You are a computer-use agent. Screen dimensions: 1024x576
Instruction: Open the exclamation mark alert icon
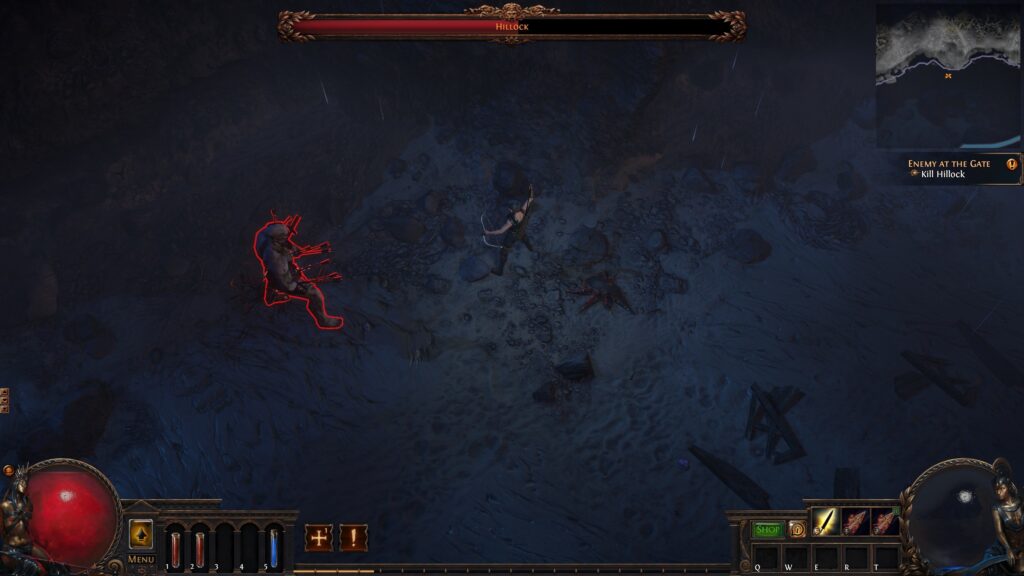pos(353,538)
